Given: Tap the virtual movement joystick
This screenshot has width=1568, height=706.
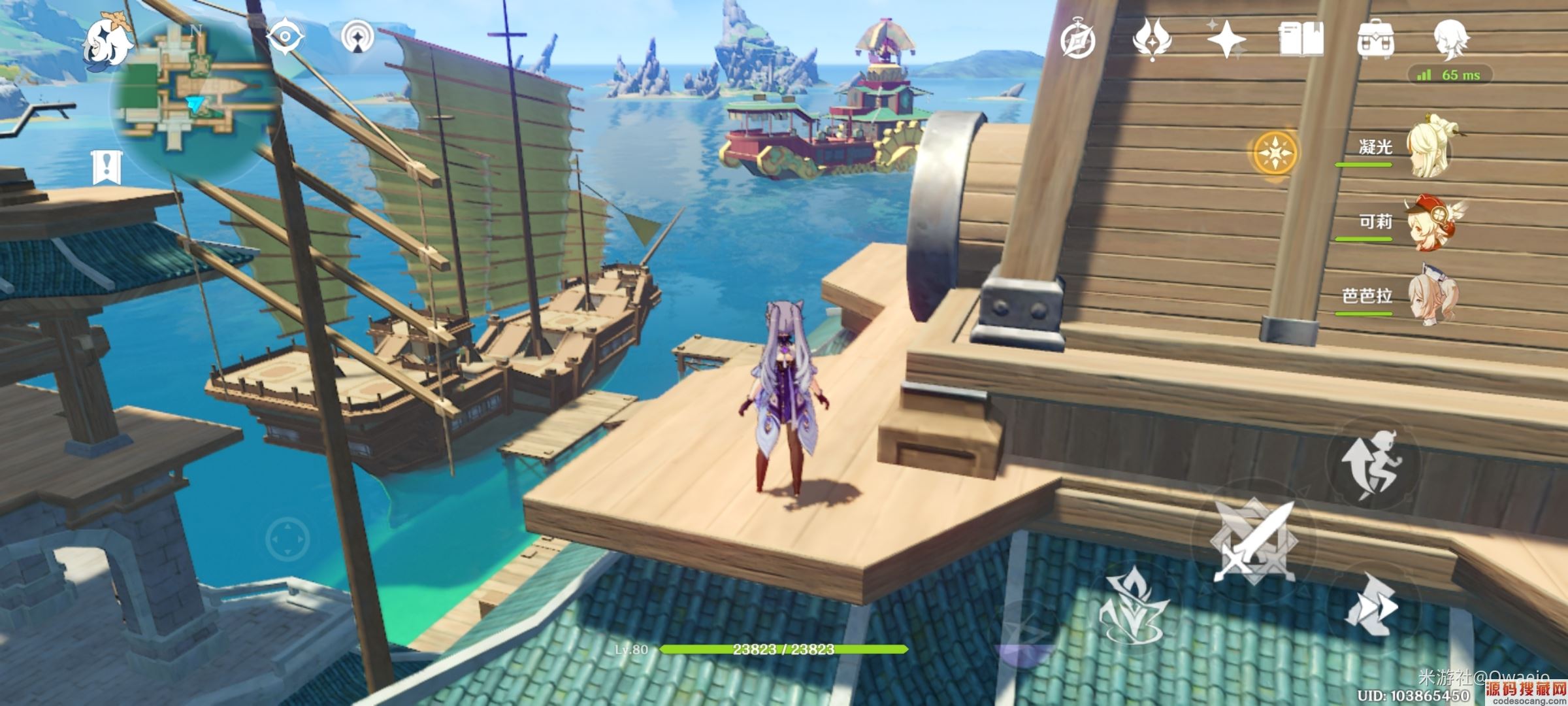Looking at the screenshot, I should 287,539.
